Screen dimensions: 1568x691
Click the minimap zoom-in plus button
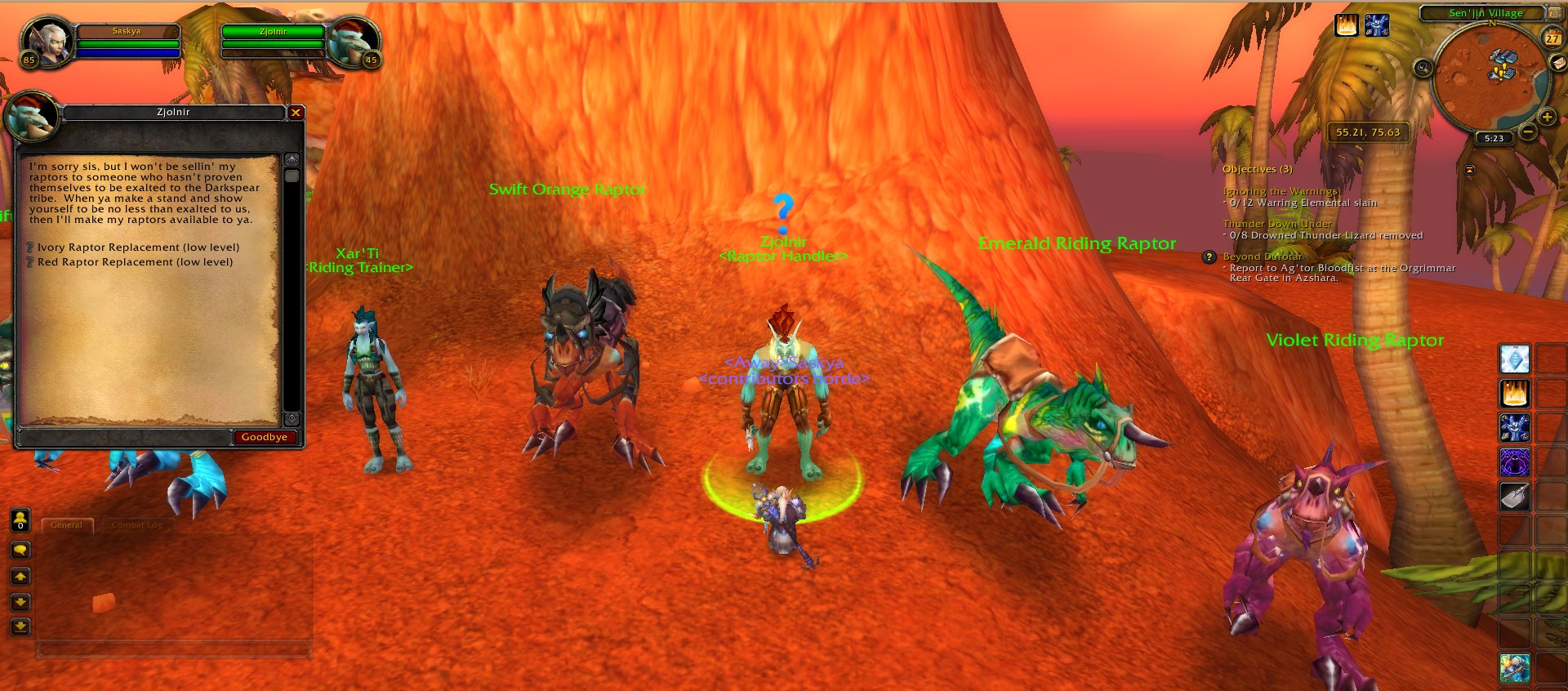(x=1546, y=117)
